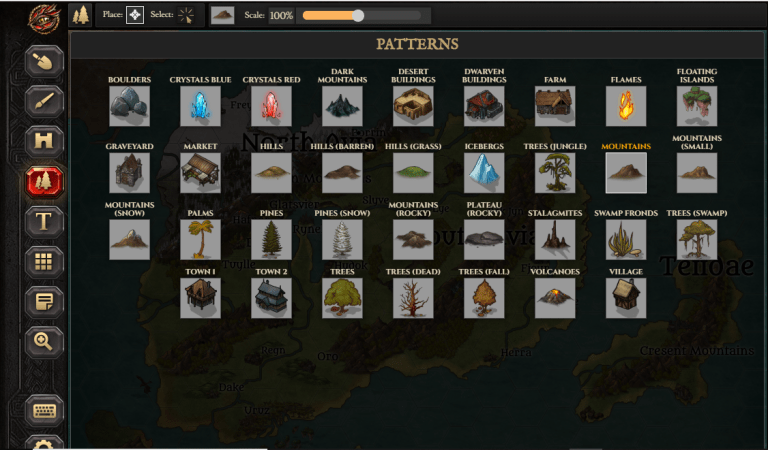
Task: Pick the Village pattern
Action: 626,298
